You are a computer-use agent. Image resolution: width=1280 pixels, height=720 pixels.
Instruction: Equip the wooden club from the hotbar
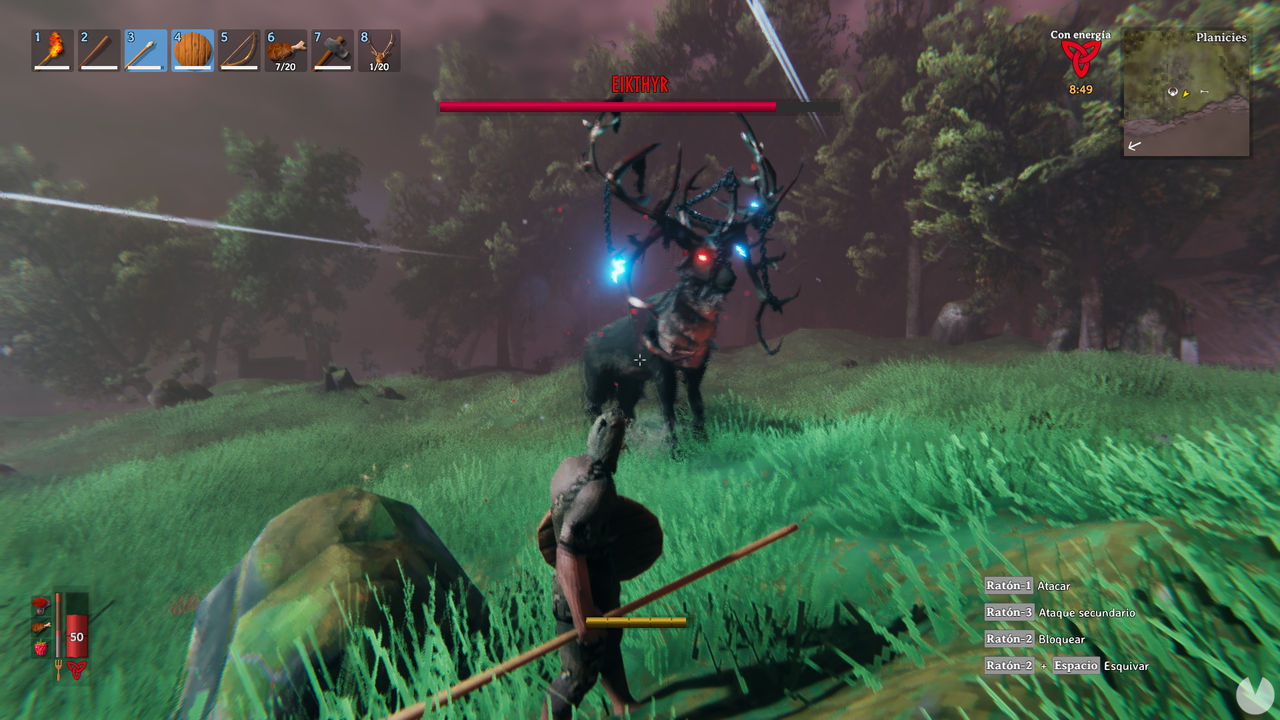pos(99,50)
